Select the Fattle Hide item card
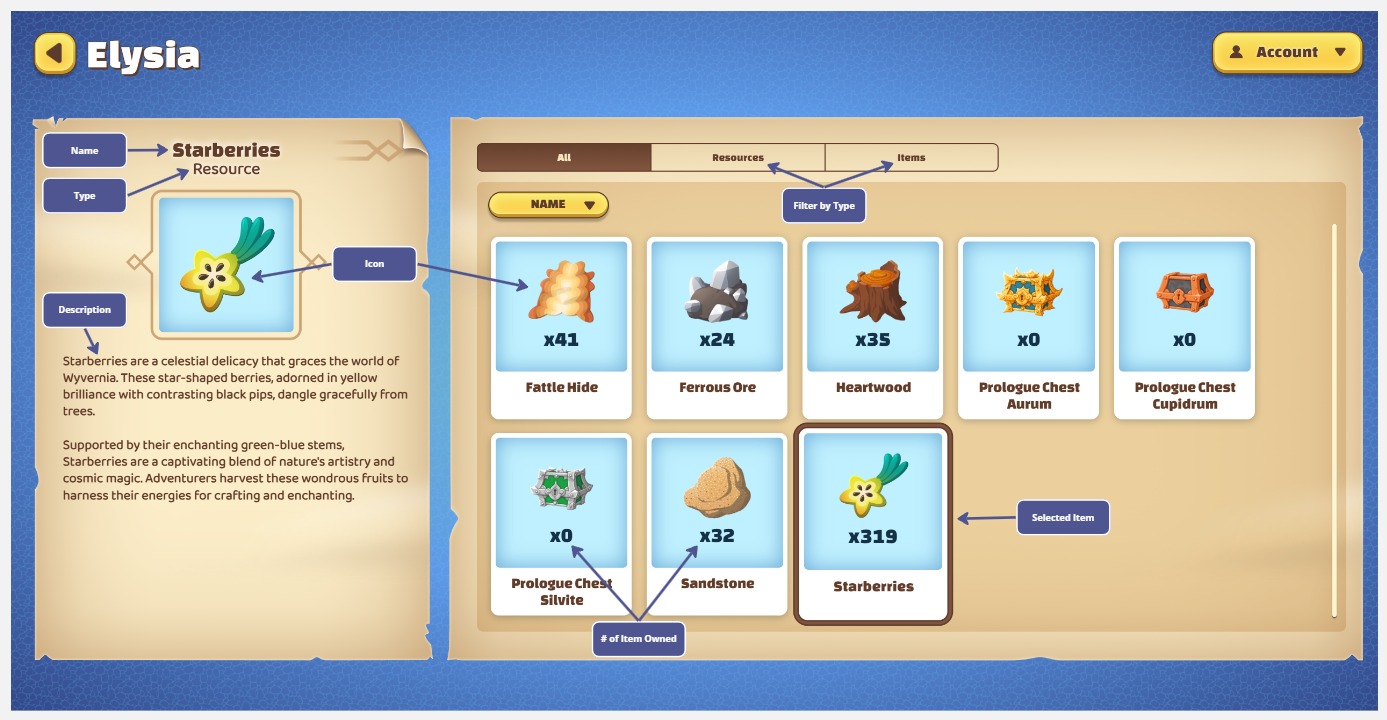Image resolution: width=1387 pixels, height=720 pixels. (x=561, y=326)
